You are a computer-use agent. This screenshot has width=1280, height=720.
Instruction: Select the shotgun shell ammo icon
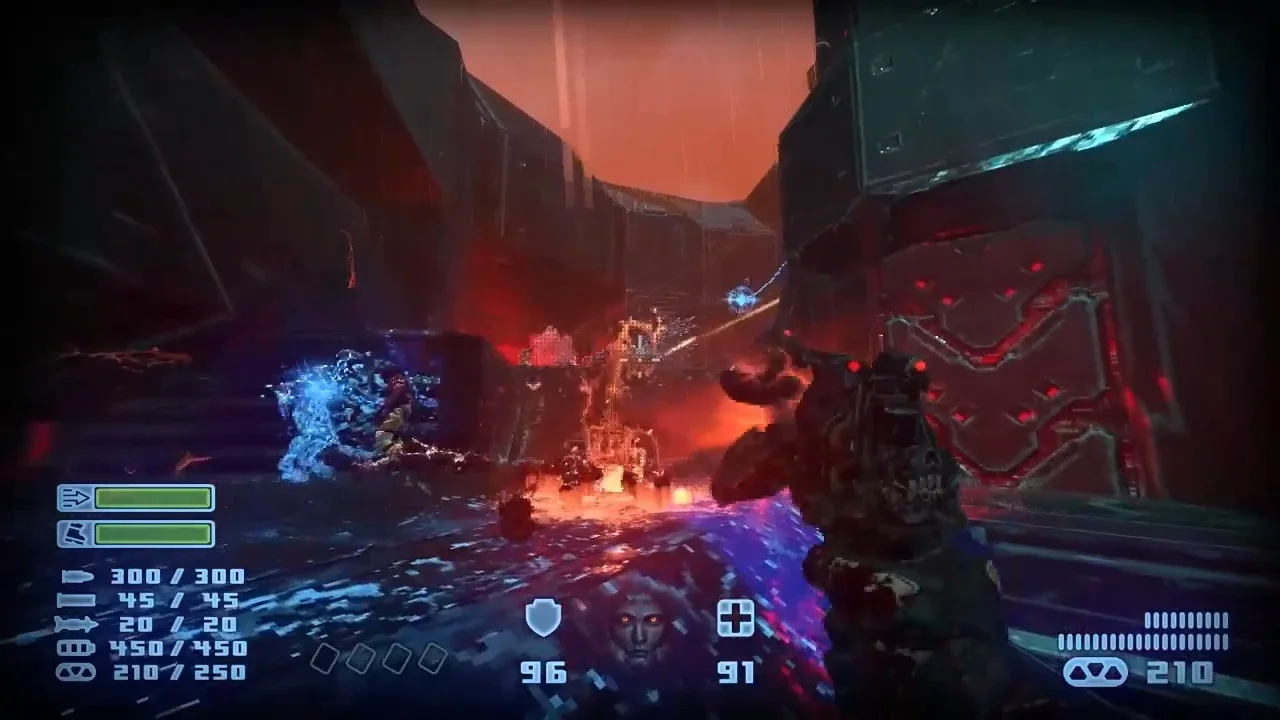pos(77,600)
